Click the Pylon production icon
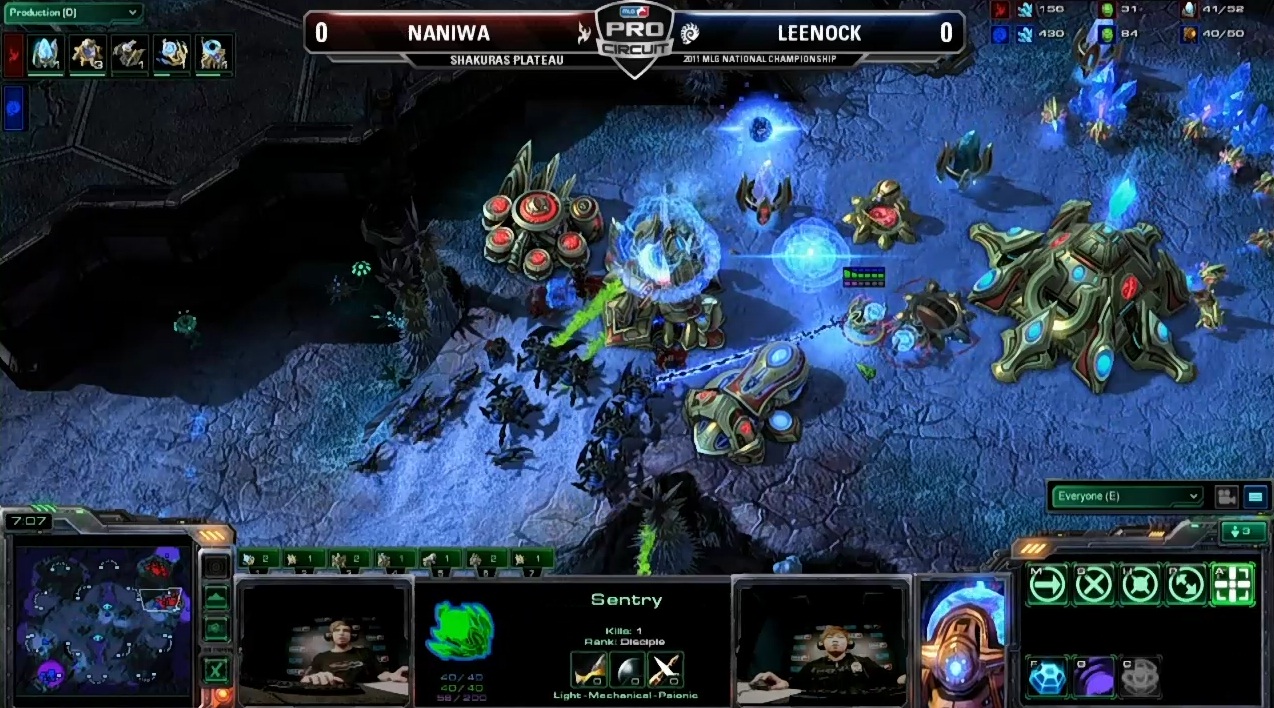1274x708 pixels. [46, 54]
